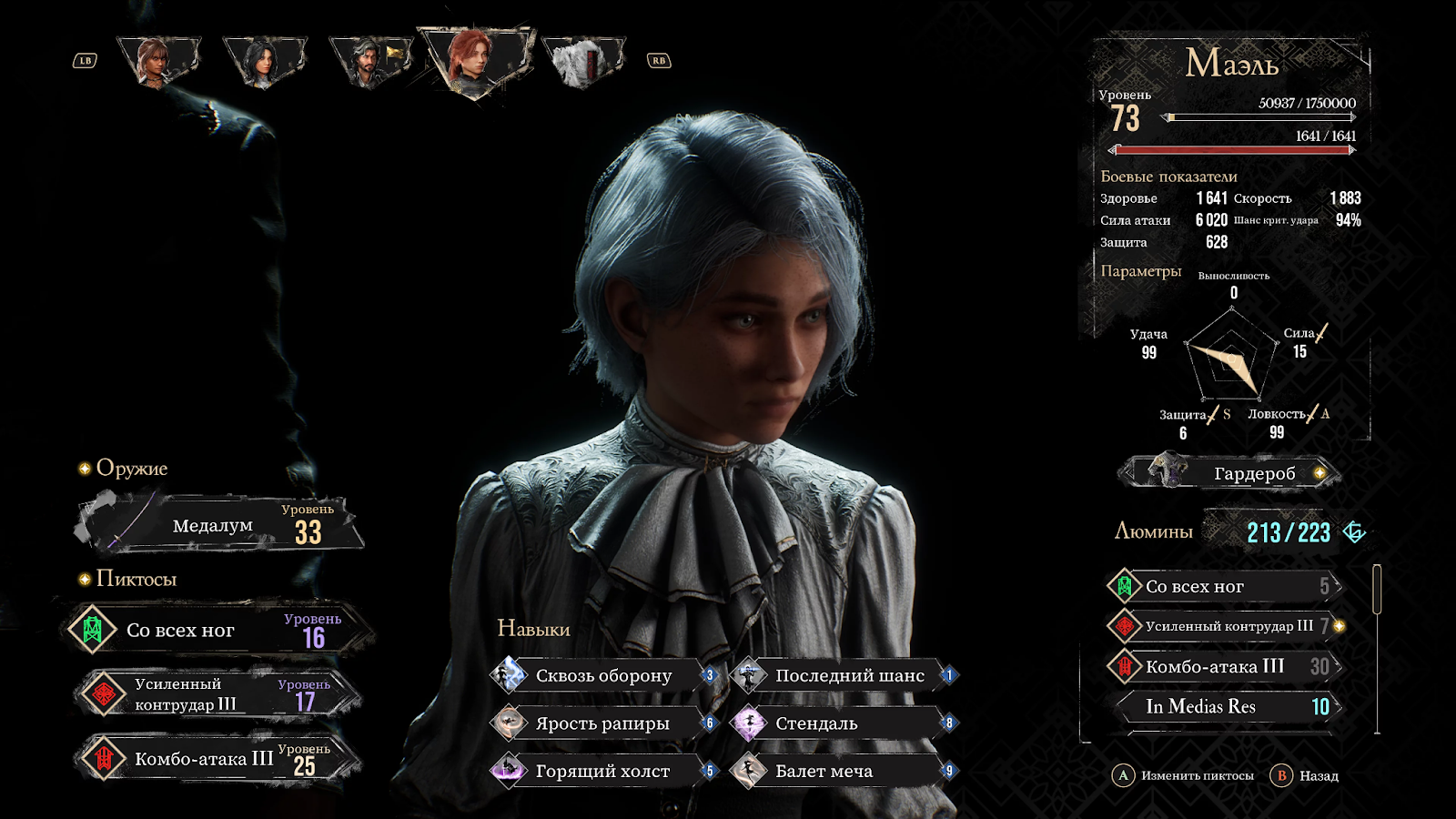
Task: Choose the Усиленный контрудар III picto, level 17
Action: tap(218, 694)
